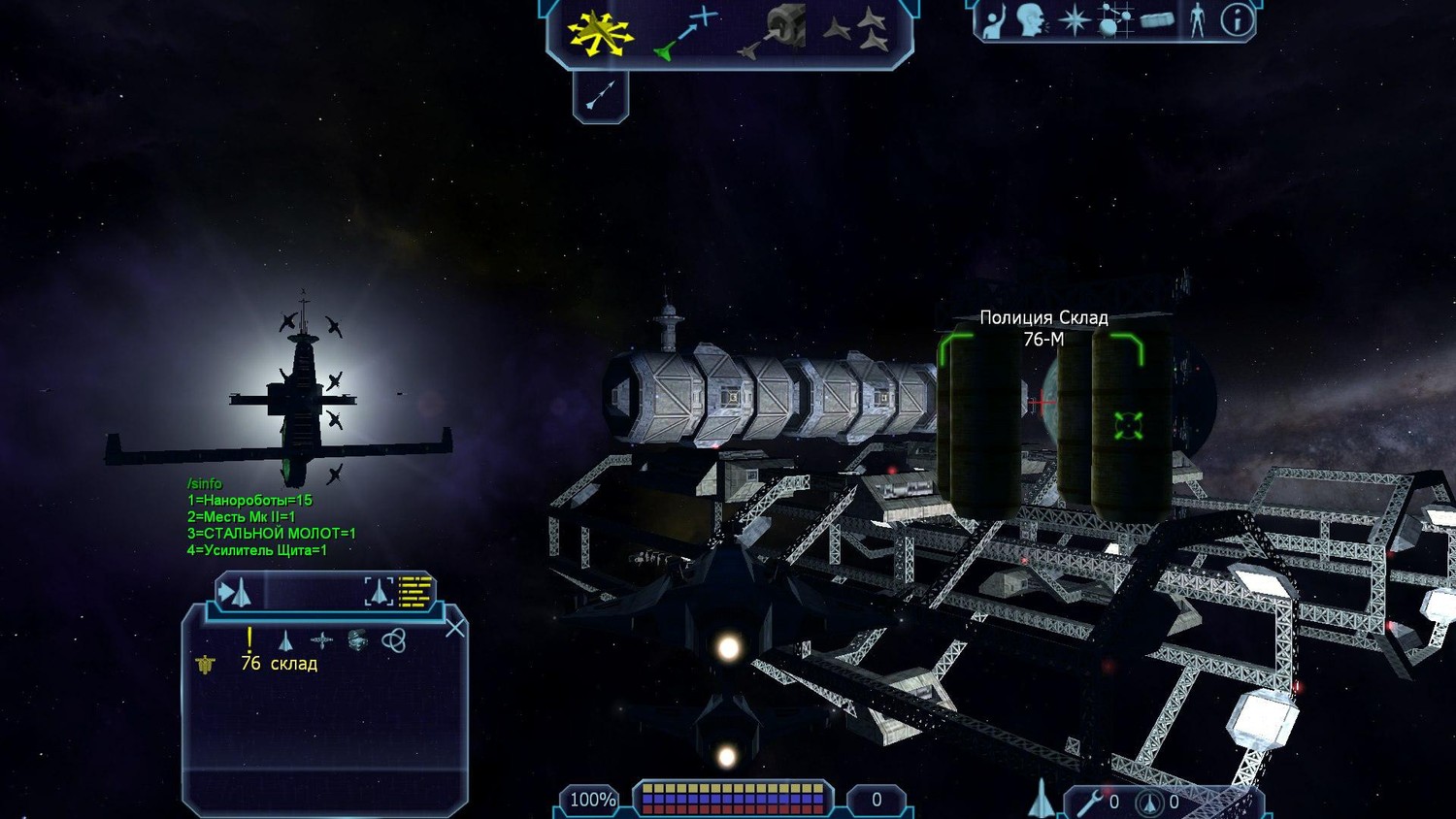Open the standing human figure reputation icon
This screenshot has width=1456, height=819.
pyautogui.click(x=1197, y=20)
